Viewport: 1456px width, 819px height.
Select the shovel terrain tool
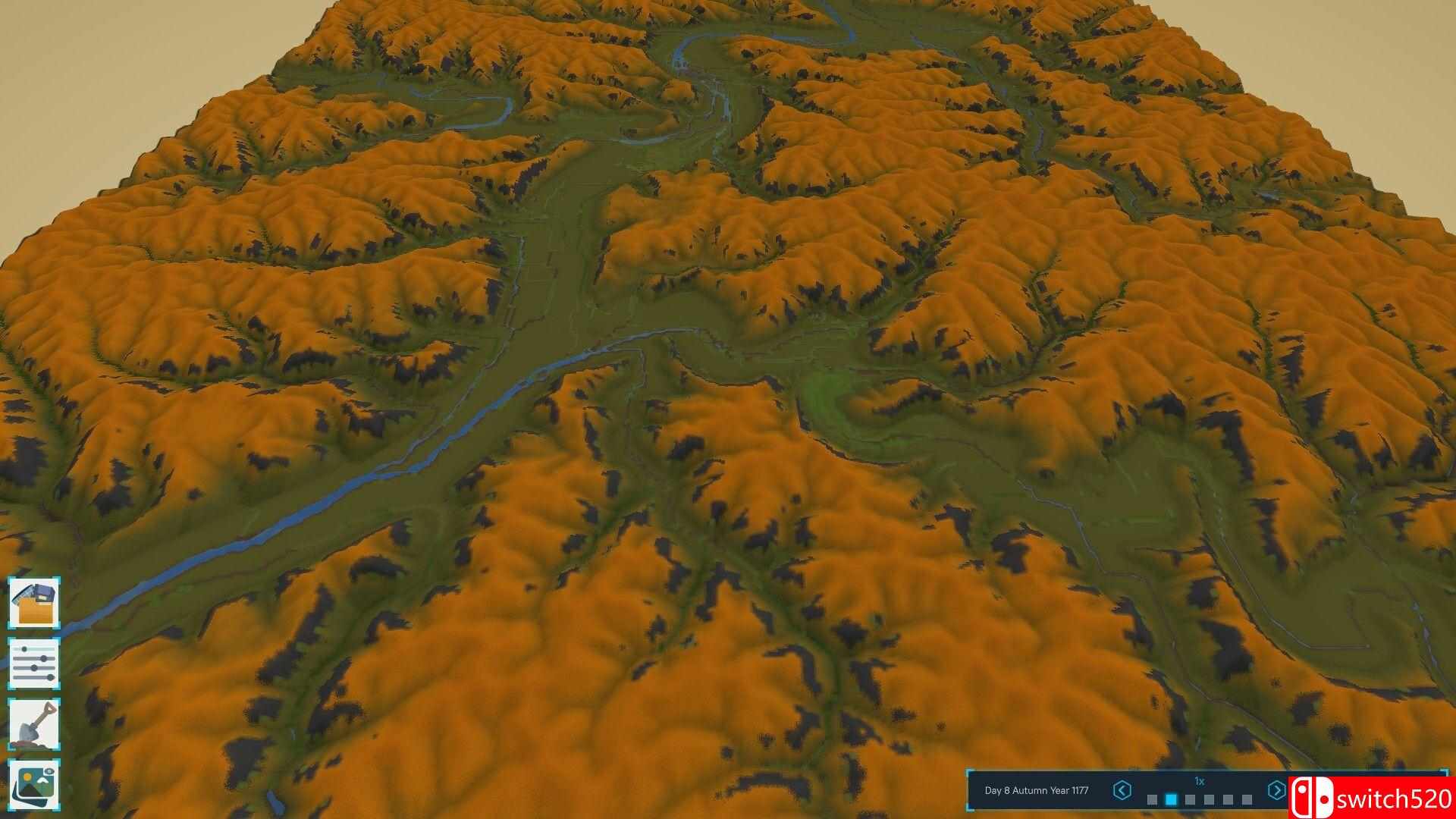(x=34, y=724)
